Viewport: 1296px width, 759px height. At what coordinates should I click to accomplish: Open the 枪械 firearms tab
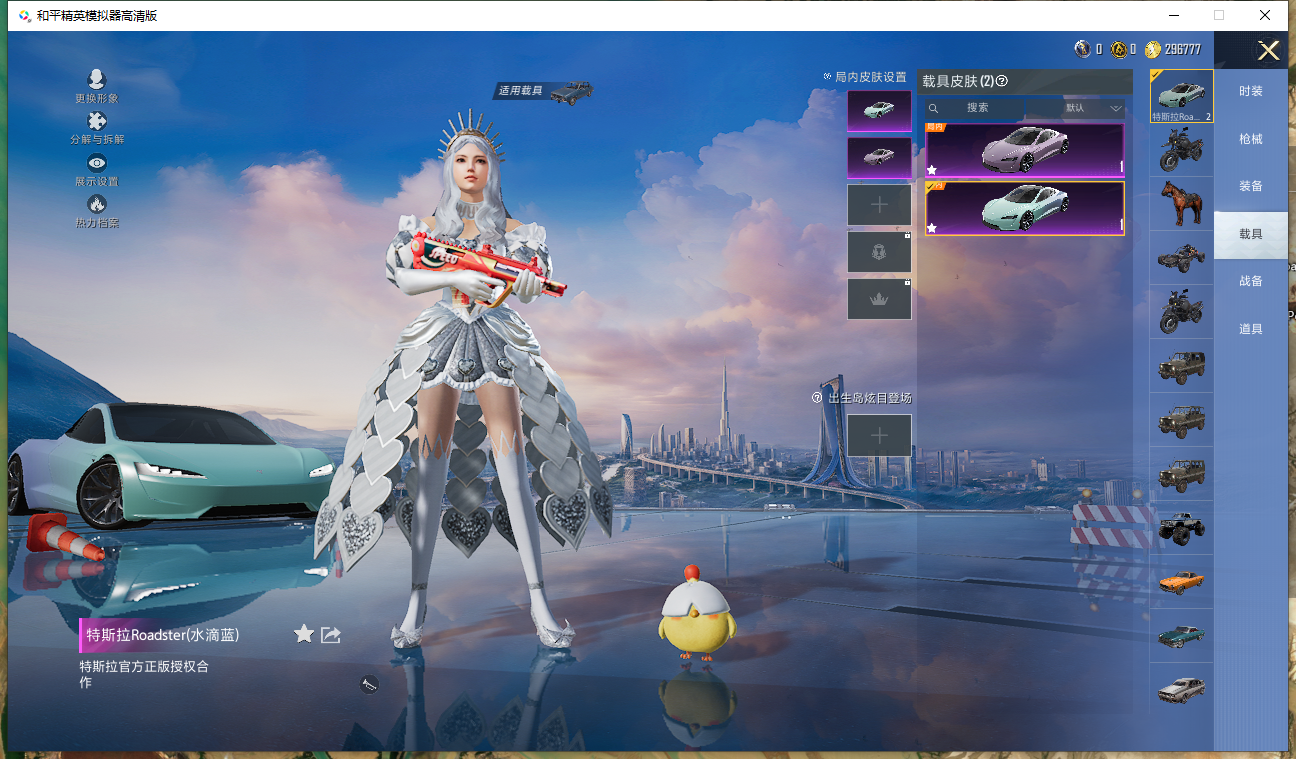(x=1250, y=139)
